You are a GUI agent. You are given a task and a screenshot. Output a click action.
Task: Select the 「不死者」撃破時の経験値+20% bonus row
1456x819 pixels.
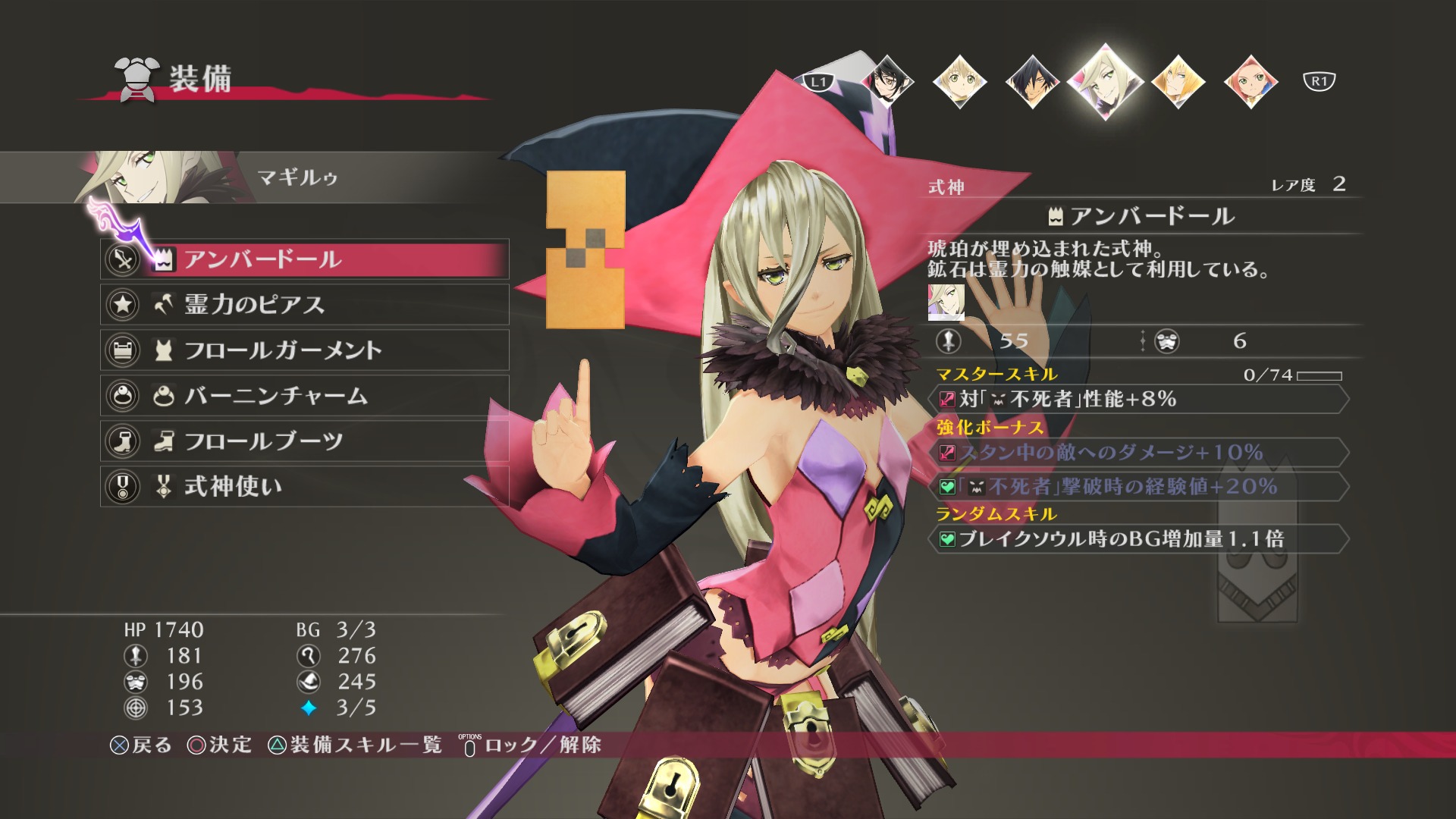[x=1137, y=487]
